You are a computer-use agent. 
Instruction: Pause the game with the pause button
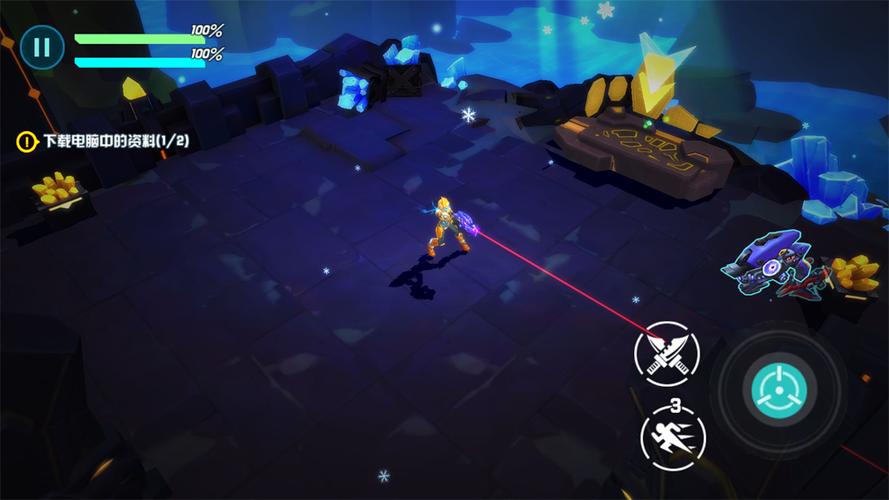41,46
